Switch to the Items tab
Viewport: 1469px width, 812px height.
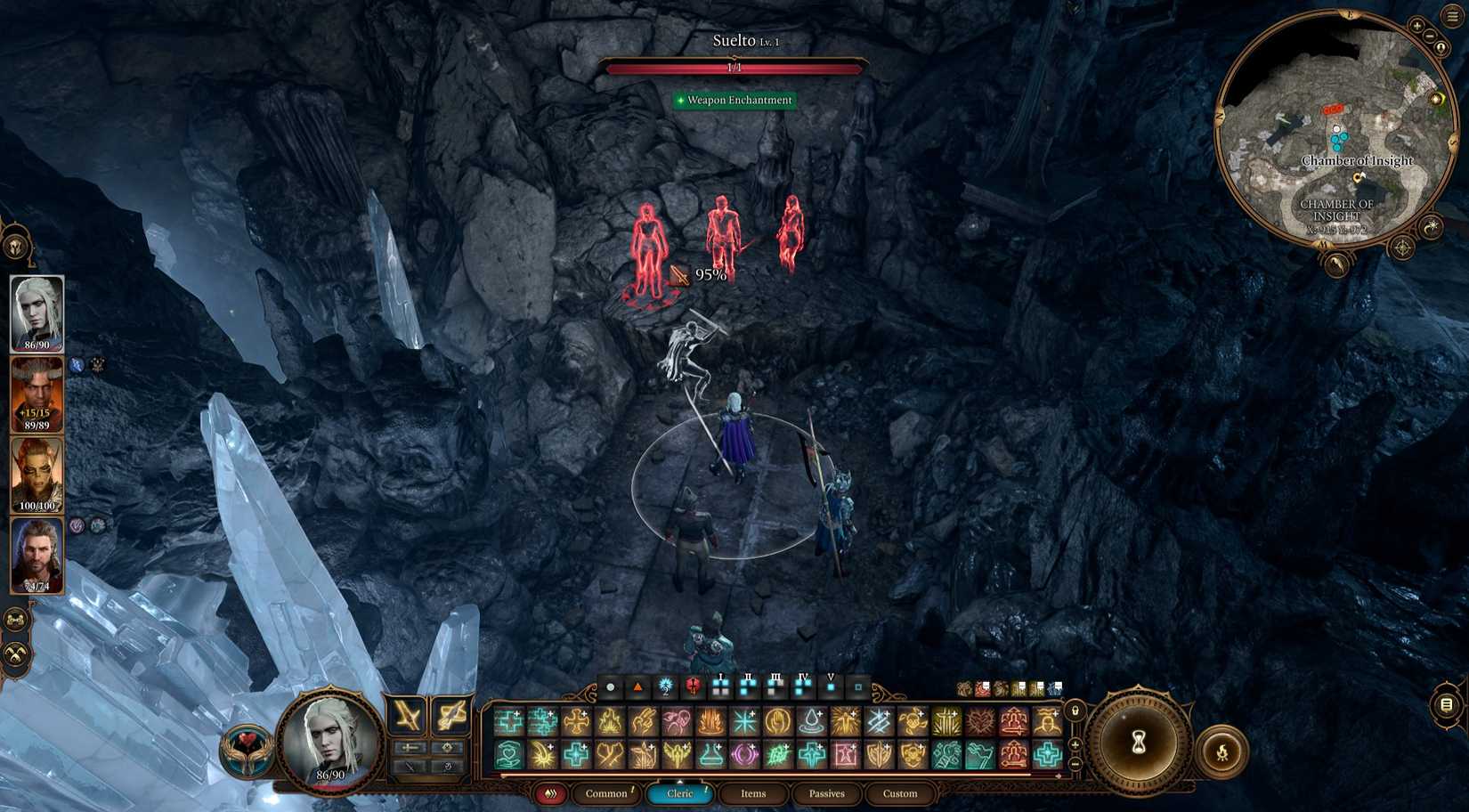(x=752, y=793)
